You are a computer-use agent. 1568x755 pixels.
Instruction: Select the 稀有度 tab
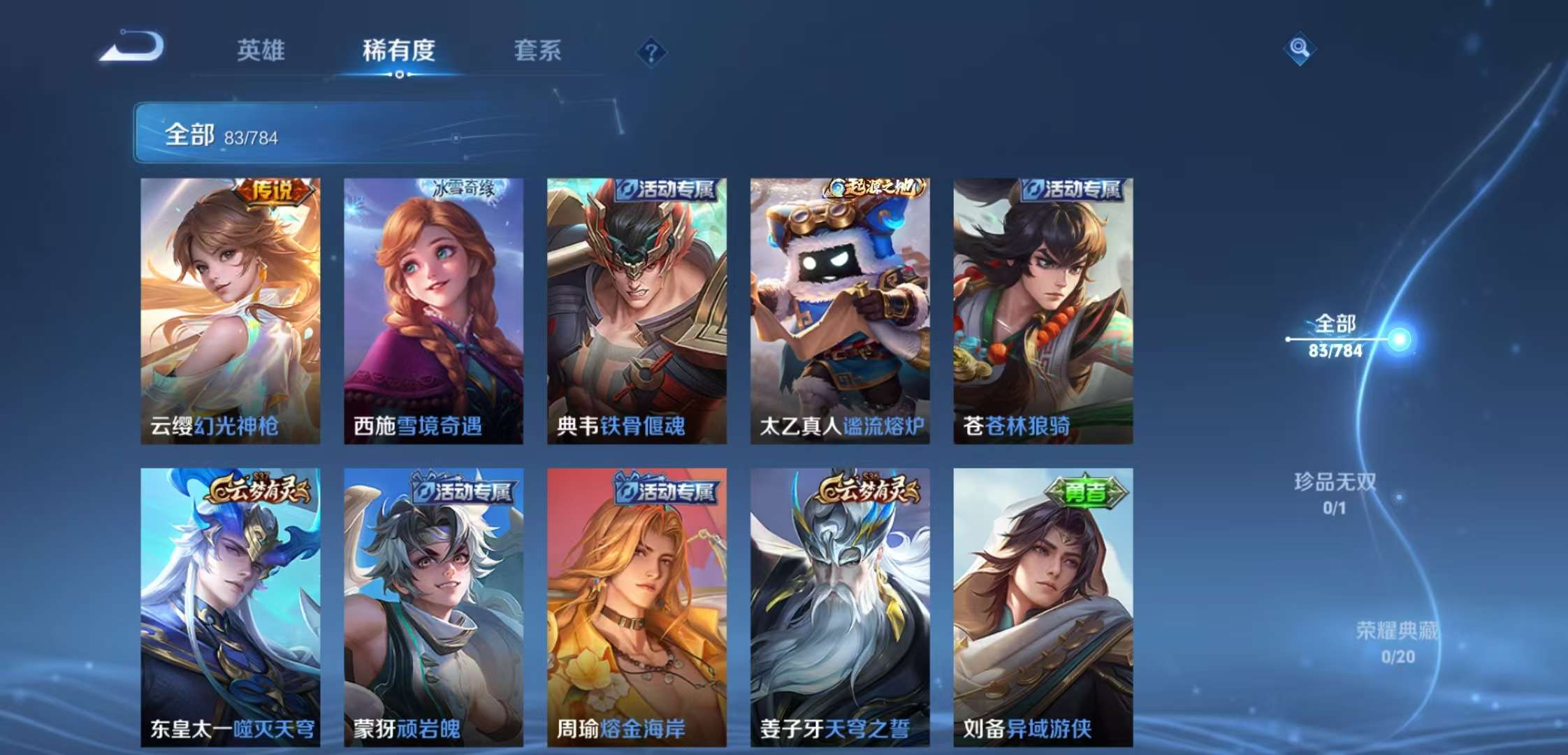tap(396, 52)
